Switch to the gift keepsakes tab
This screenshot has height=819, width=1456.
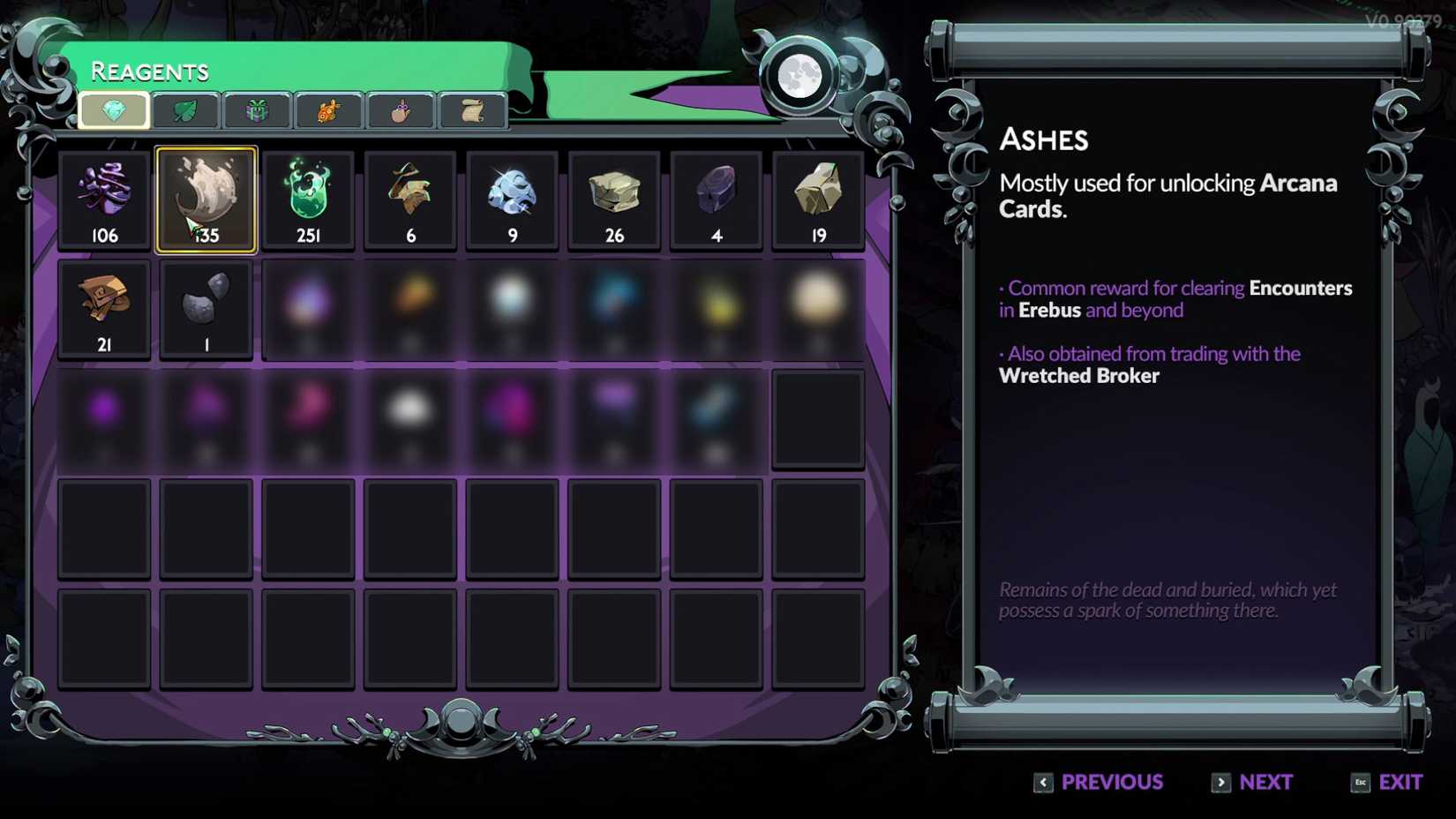[x=256, y=109]
